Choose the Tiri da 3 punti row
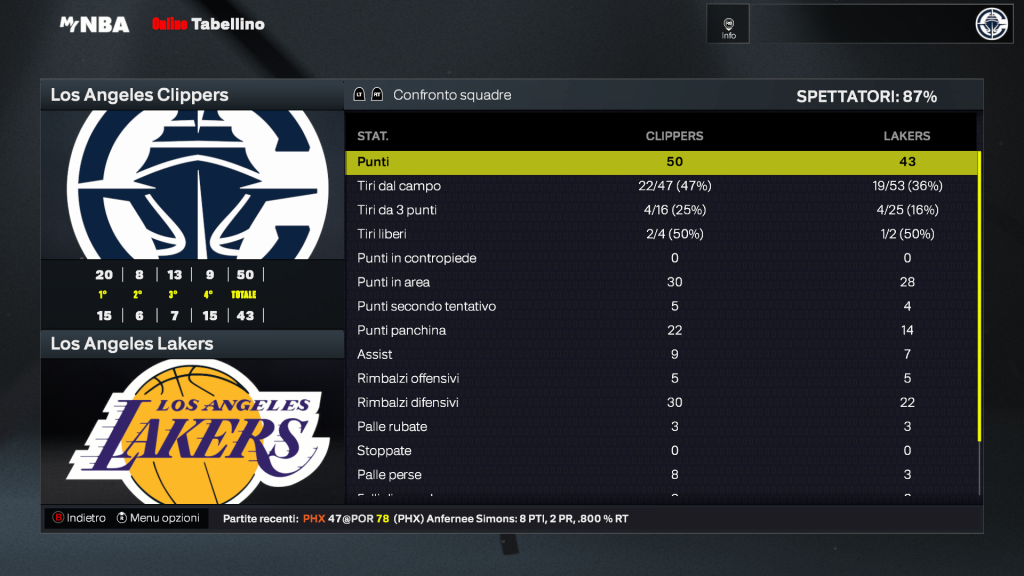This screenshot has width=1024, height=576. tap(660, 210)
